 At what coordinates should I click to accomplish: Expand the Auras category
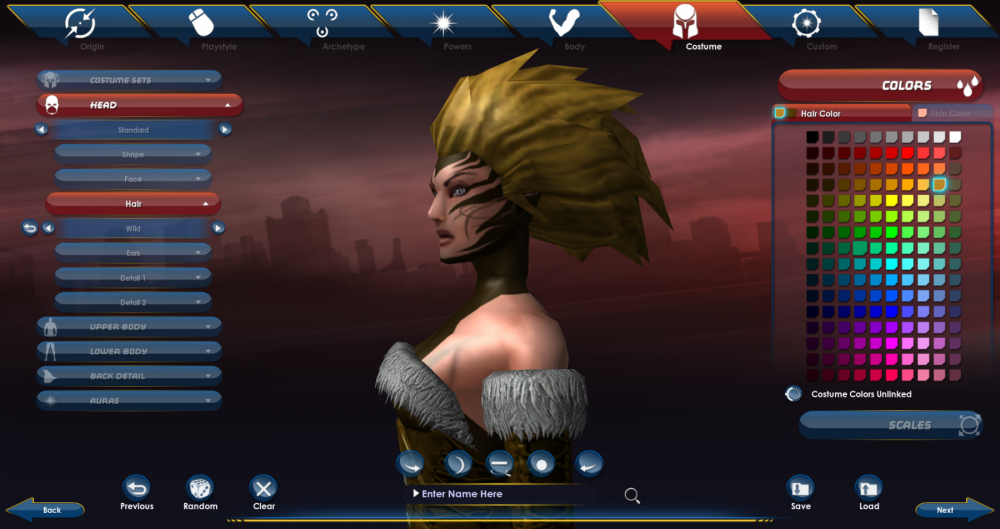(129, 400)
